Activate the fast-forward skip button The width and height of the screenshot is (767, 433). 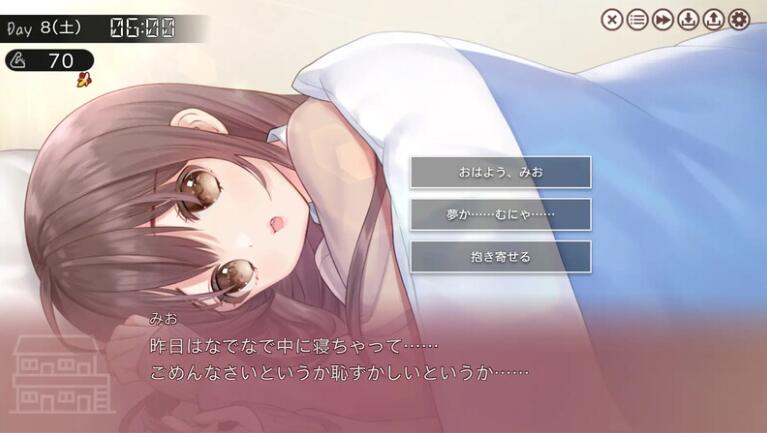point(662,19)
